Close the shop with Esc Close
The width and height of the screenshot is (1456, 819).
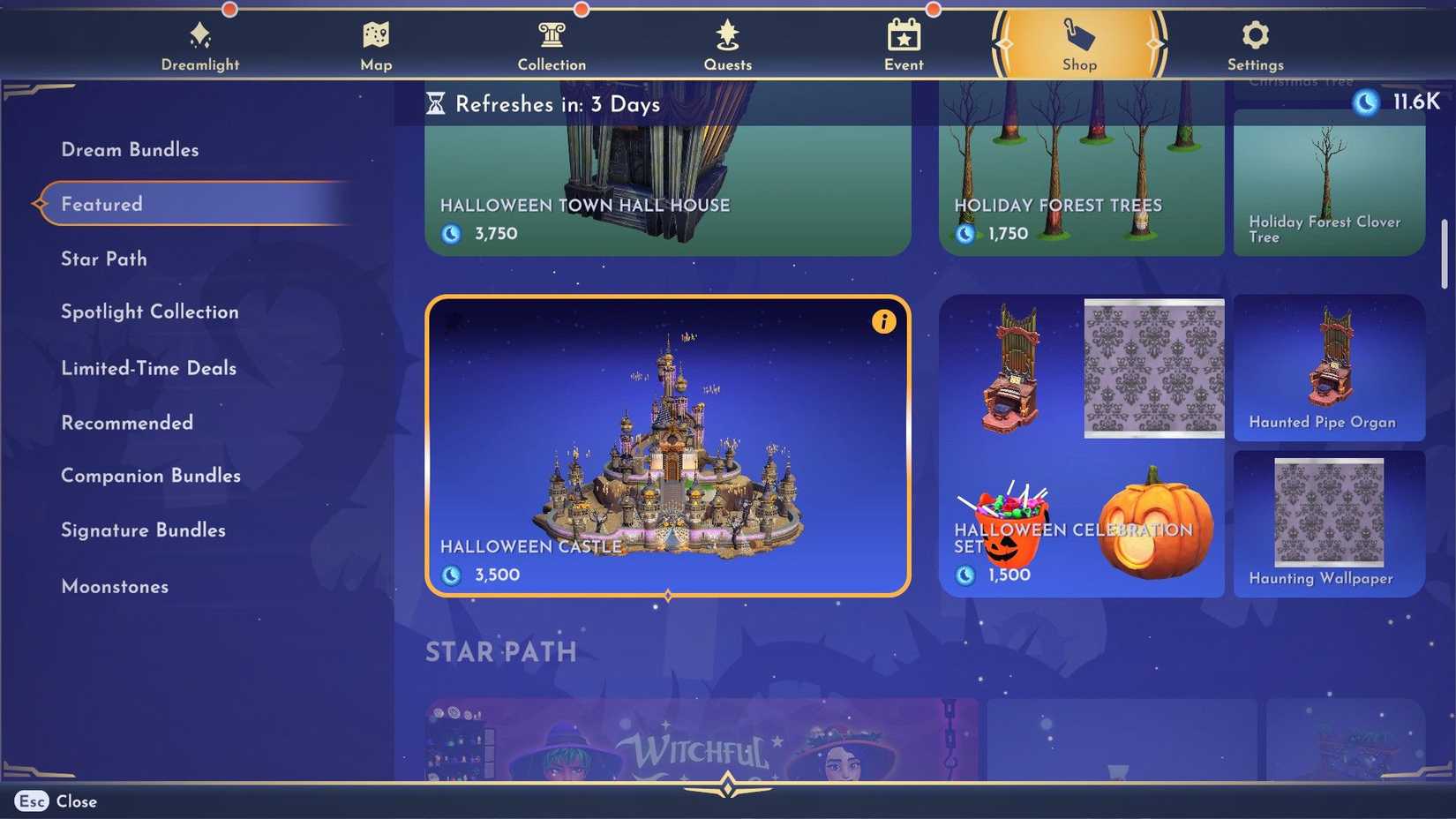point(55,801)
